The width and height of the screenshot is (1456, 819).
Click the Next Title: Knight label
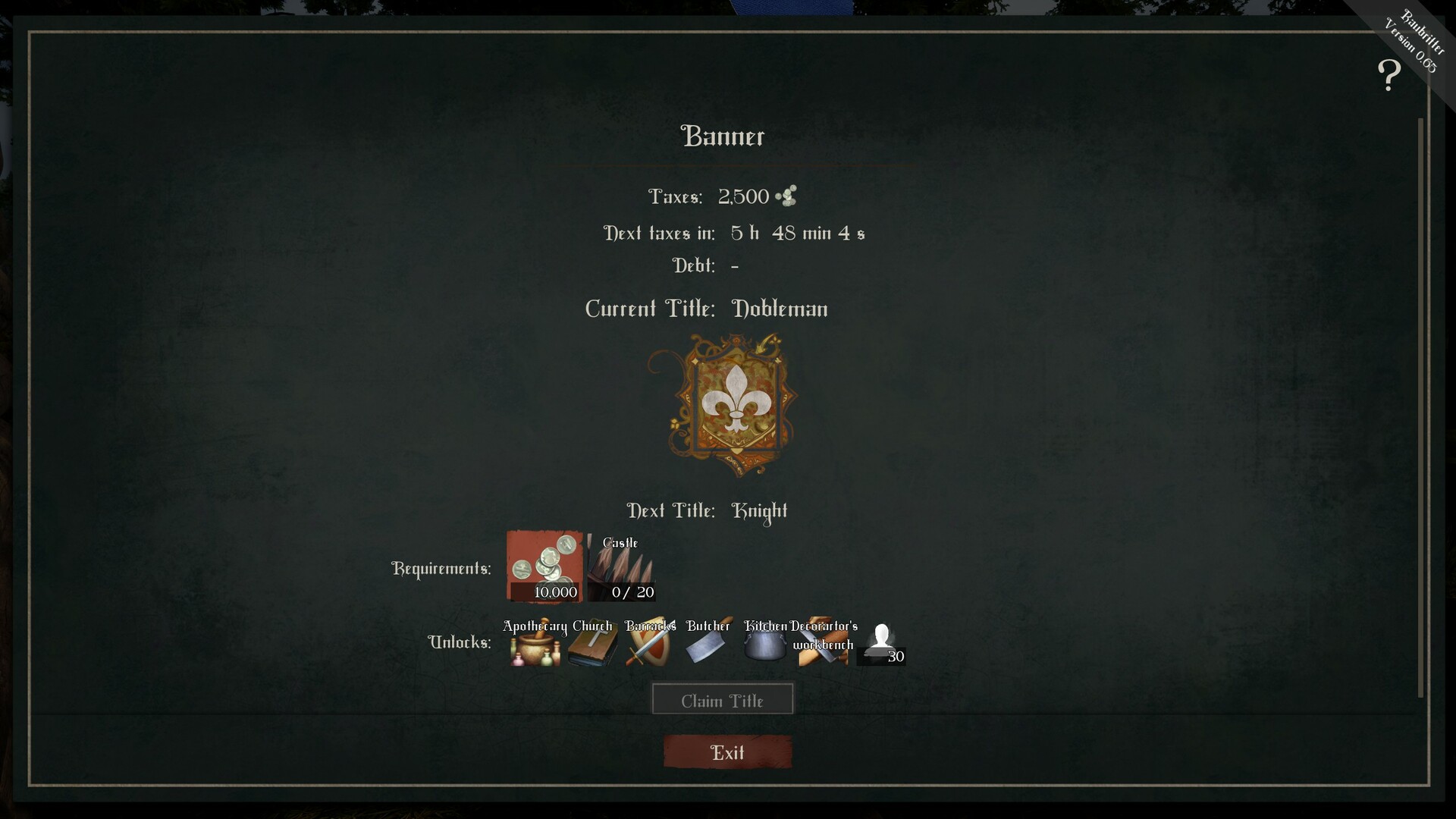[705, 511]
